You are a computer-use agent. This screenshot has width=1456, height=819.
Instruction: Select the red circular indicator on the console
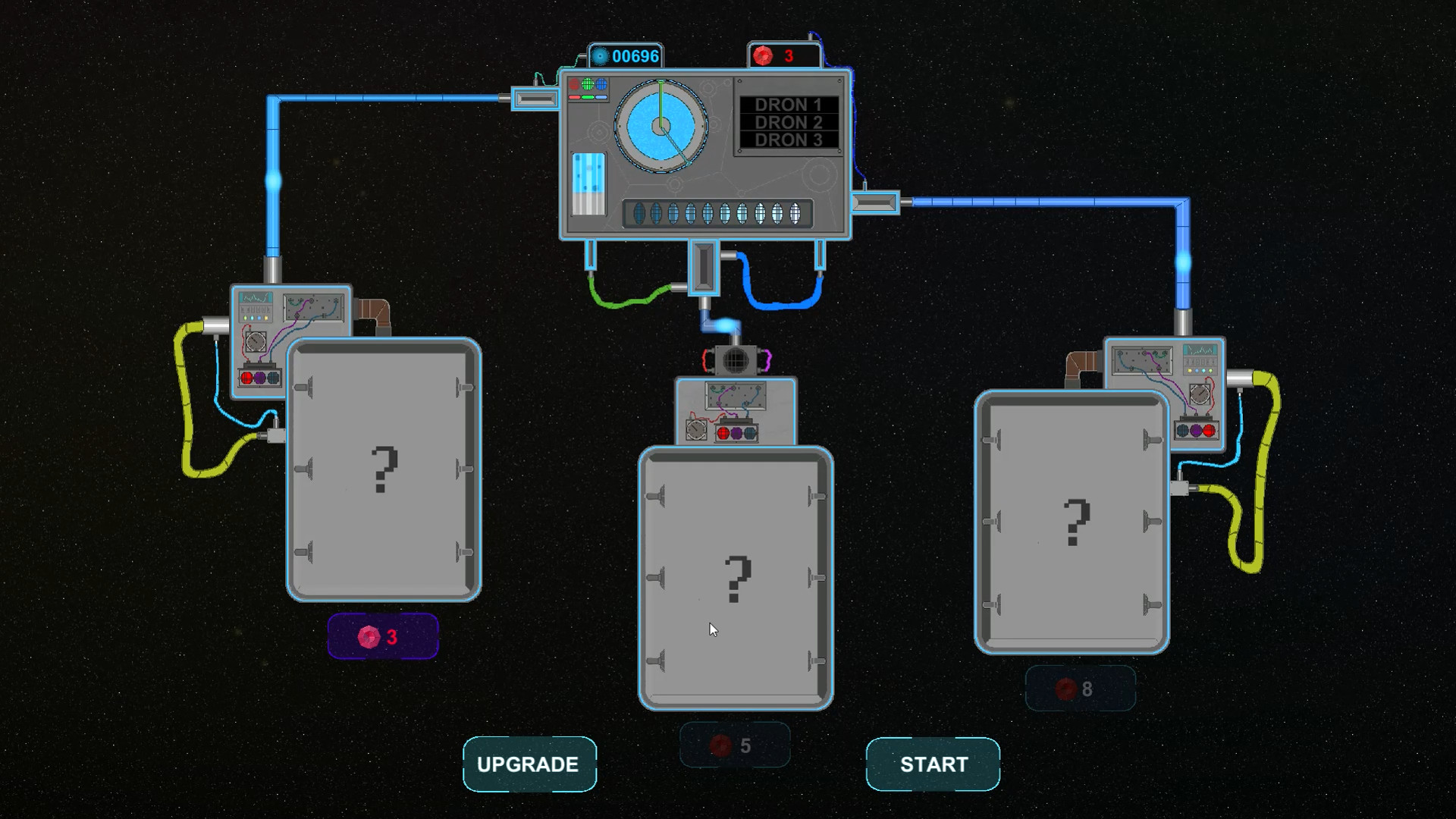pos(575,84)
